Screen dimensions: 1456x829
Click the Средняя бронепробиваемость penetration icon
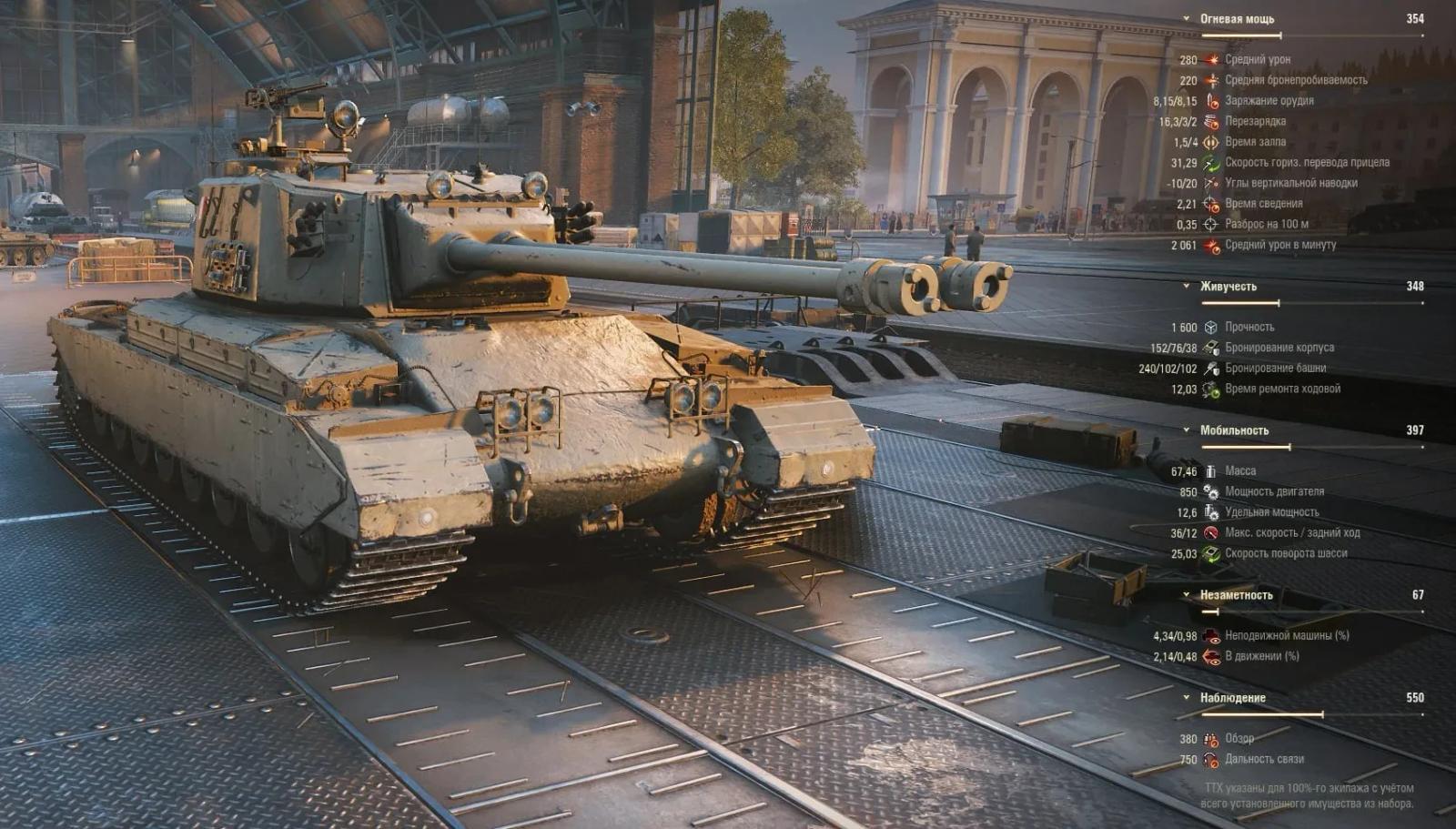[x=1210, y=78]
